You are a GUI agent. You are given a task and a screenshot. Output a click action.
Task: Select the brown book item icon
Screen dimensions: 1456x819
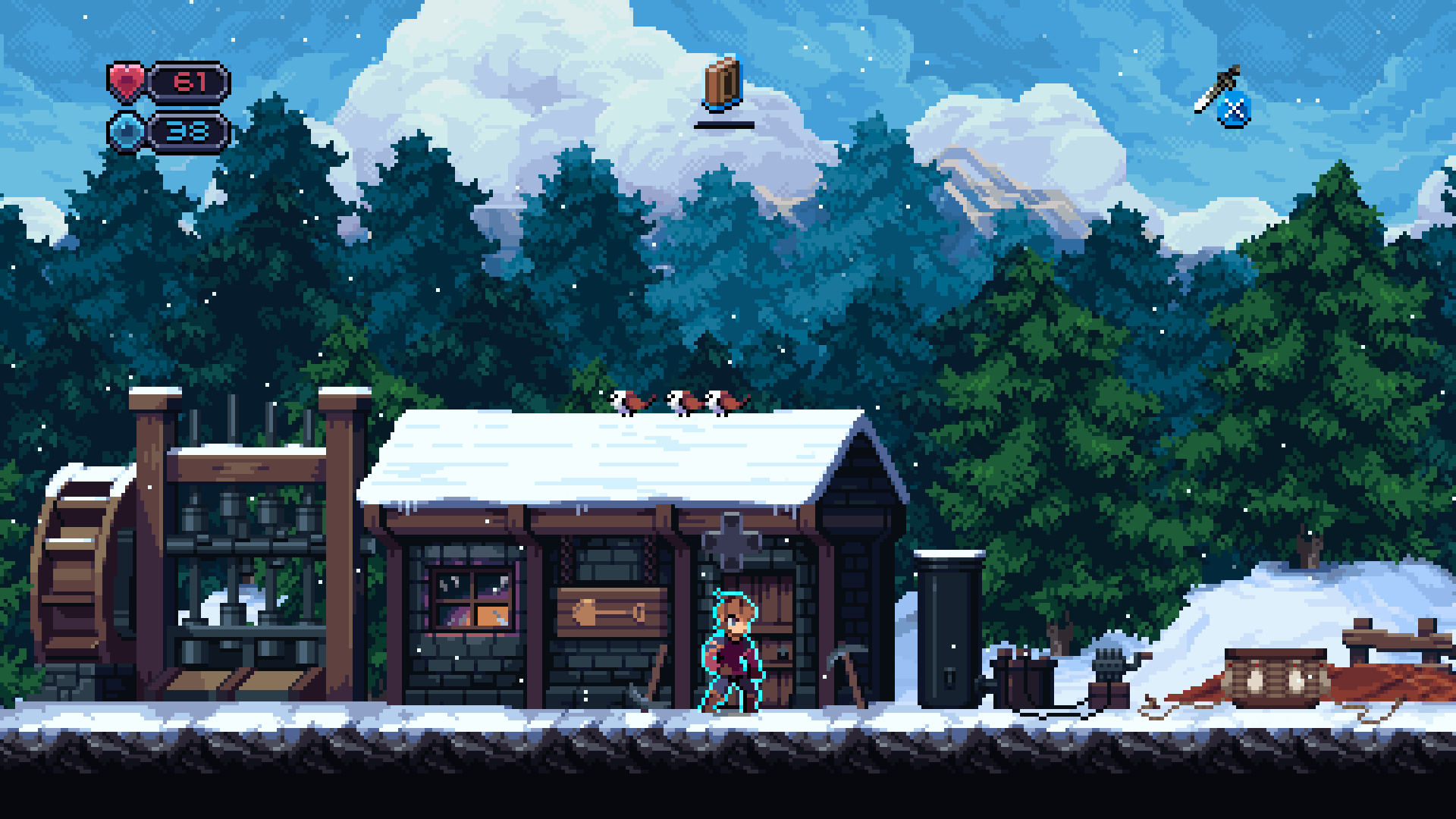click(x=723, y=83)
